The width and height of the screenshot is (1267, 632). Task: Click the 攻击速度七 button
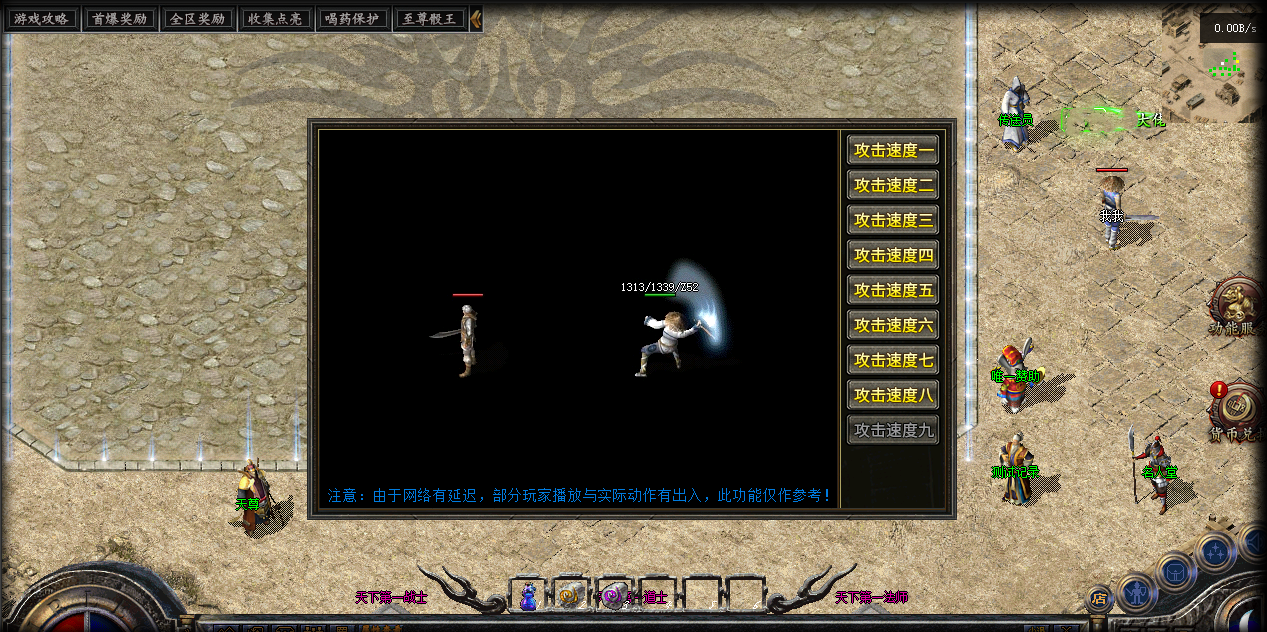point(893,361)
